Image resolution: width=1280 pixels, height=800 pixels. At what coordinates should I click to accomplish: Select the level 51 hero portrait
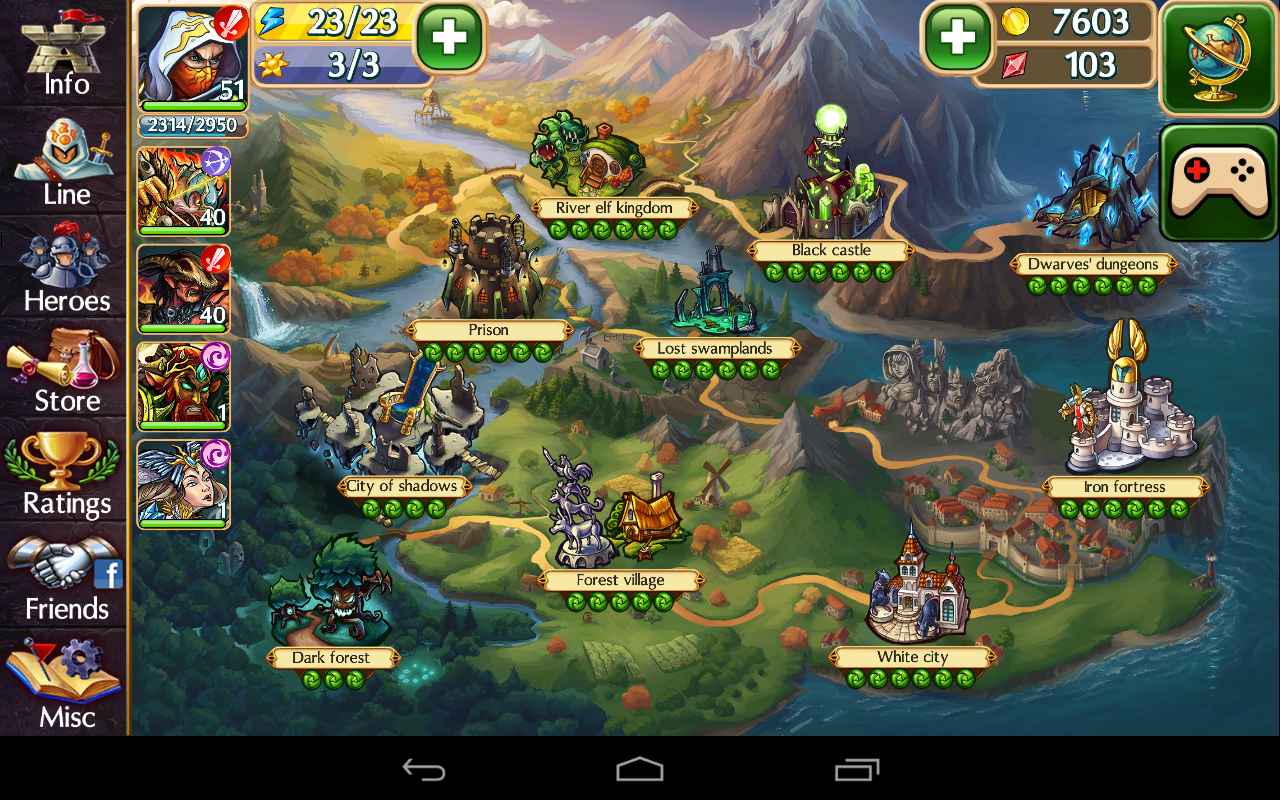184,55
